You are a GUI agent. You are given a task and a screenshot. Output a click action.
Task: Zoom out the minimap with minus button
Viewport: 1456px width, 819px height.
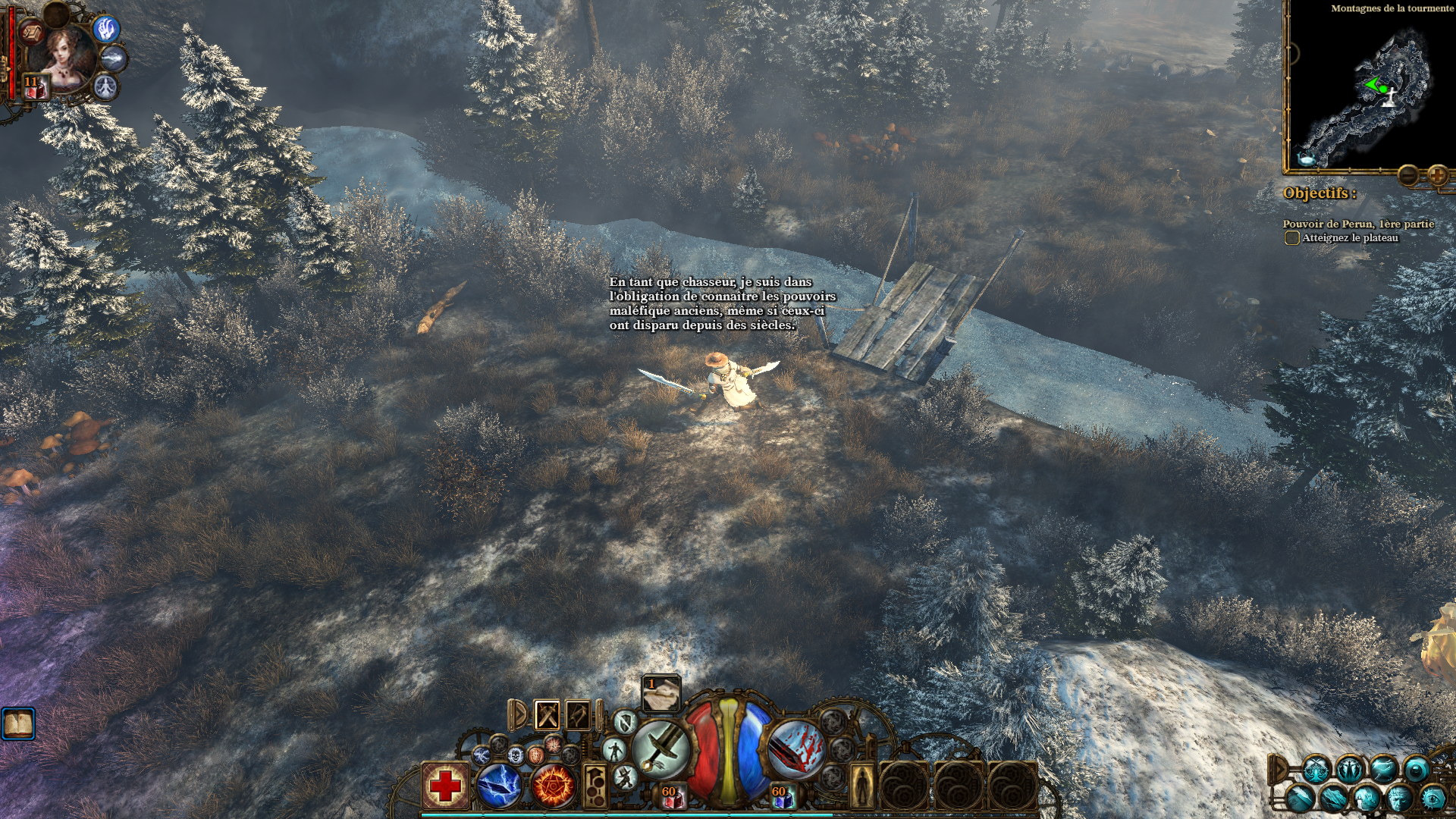pos(1408,176)
